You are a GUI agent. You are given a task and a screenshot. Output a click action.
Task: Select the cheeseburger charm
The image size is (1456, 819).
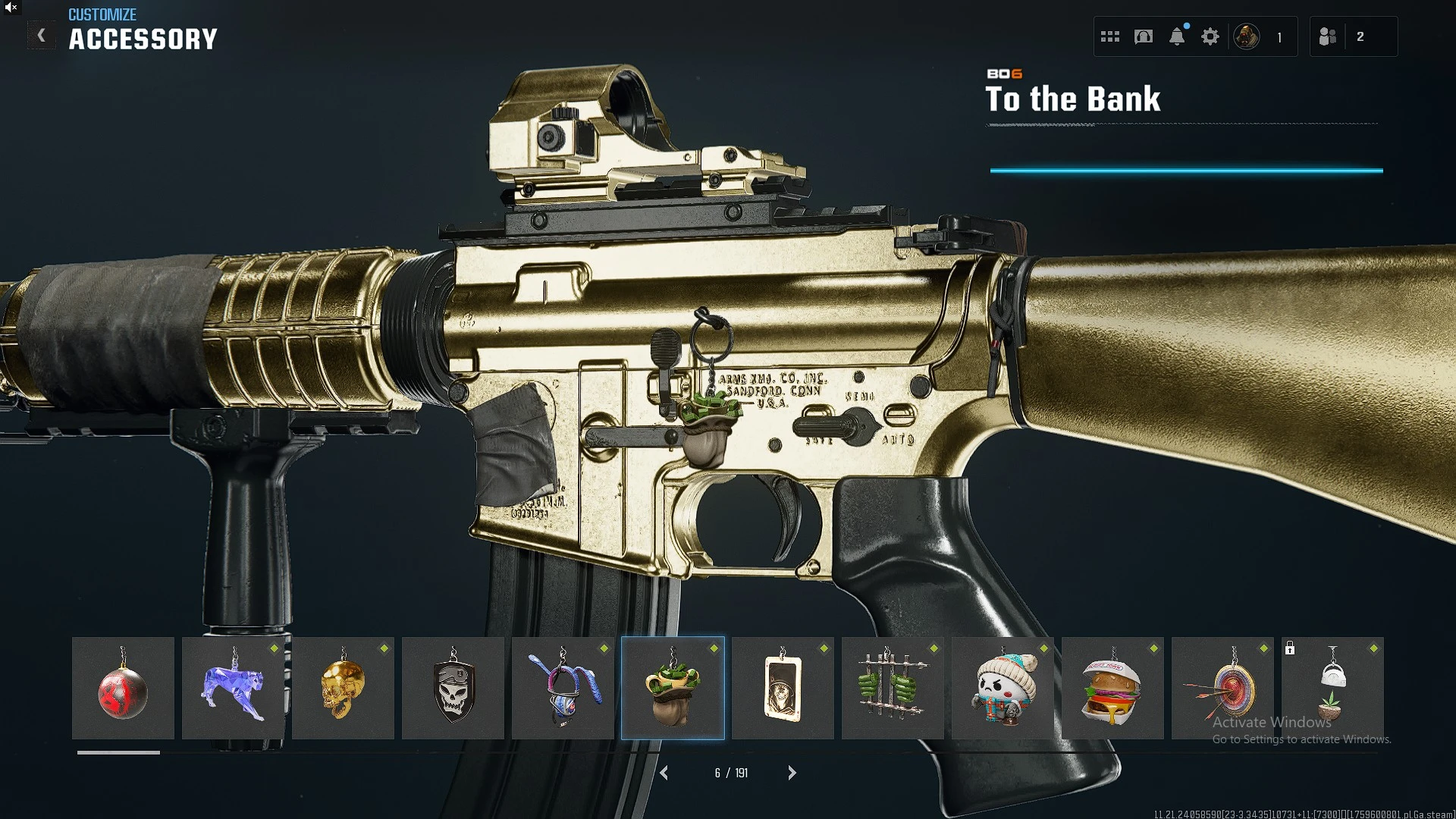pyautogui.click(x=1112, y=689)
